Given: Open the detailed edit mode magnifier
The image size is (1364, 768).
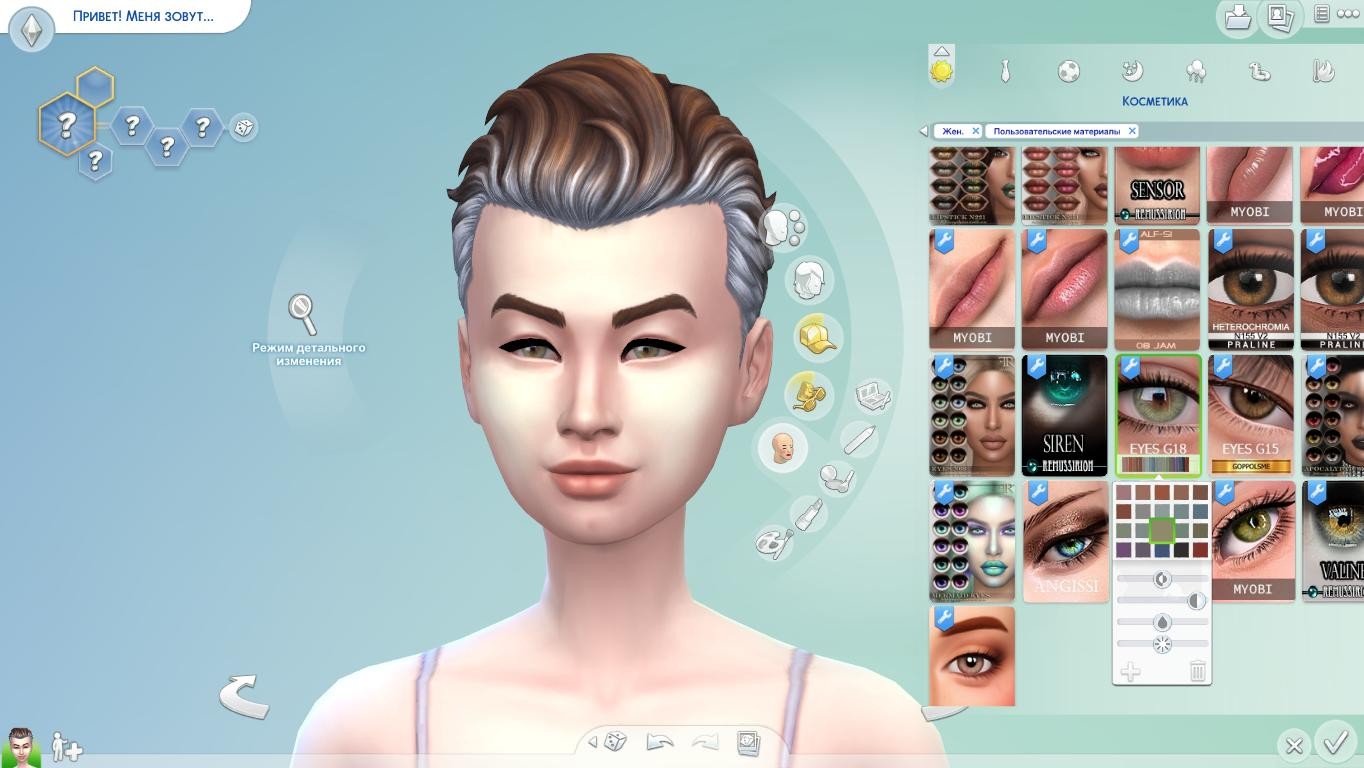Looking at the screenshot, I should (x=303, y=314).
